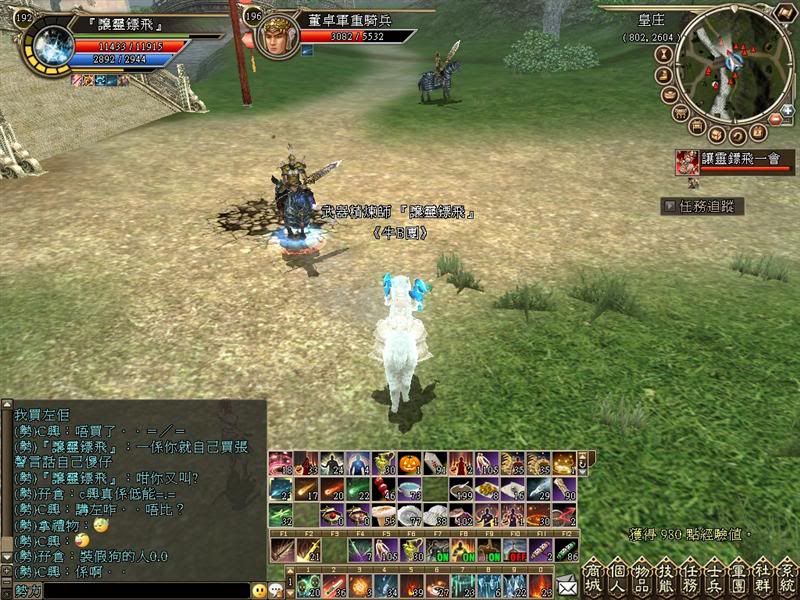Screen dimensions: 800x600
Task: Open the 技能 skills menu
Action: pos(665,574)
